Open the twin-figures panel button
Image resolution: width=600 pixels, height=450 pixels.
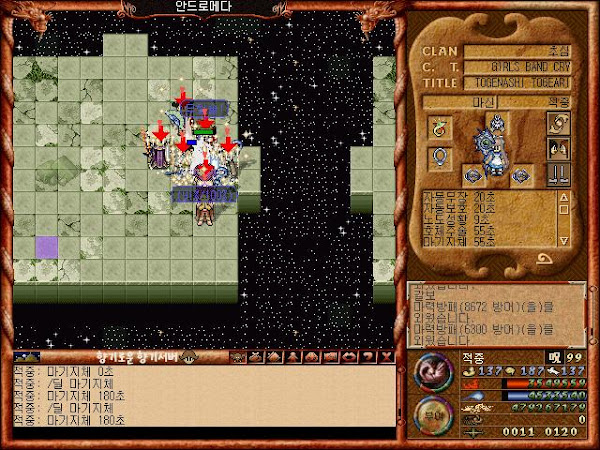pyautogui.click(x=556, y=148)
